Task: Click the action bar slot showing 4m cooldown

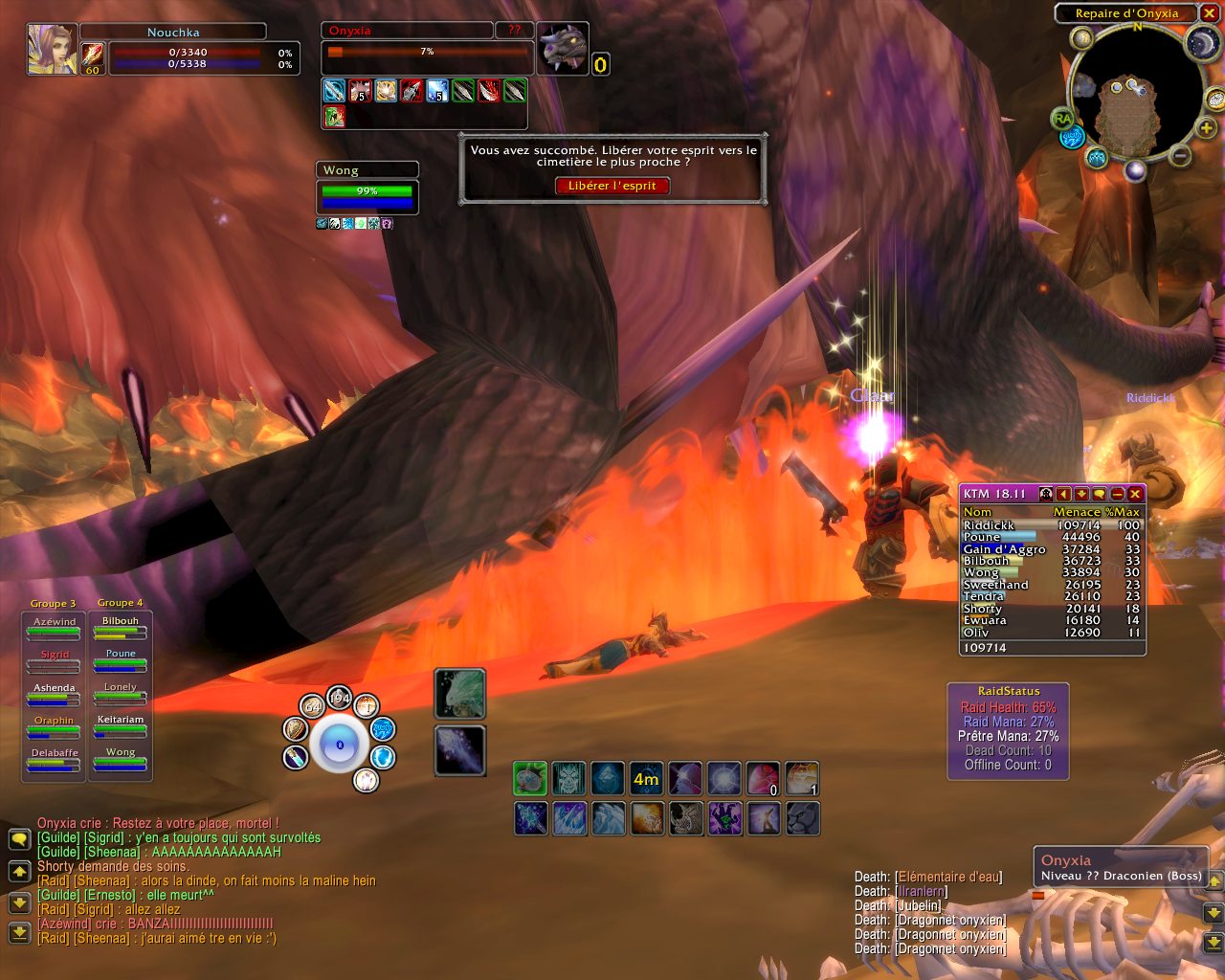Action: (646, 779)
